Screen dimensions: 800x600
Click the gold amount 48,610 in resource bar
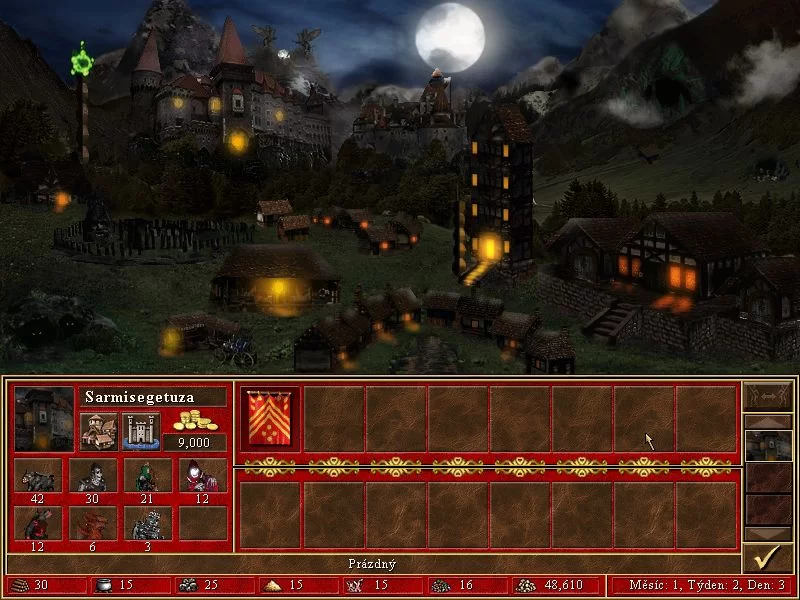[544, 585]
